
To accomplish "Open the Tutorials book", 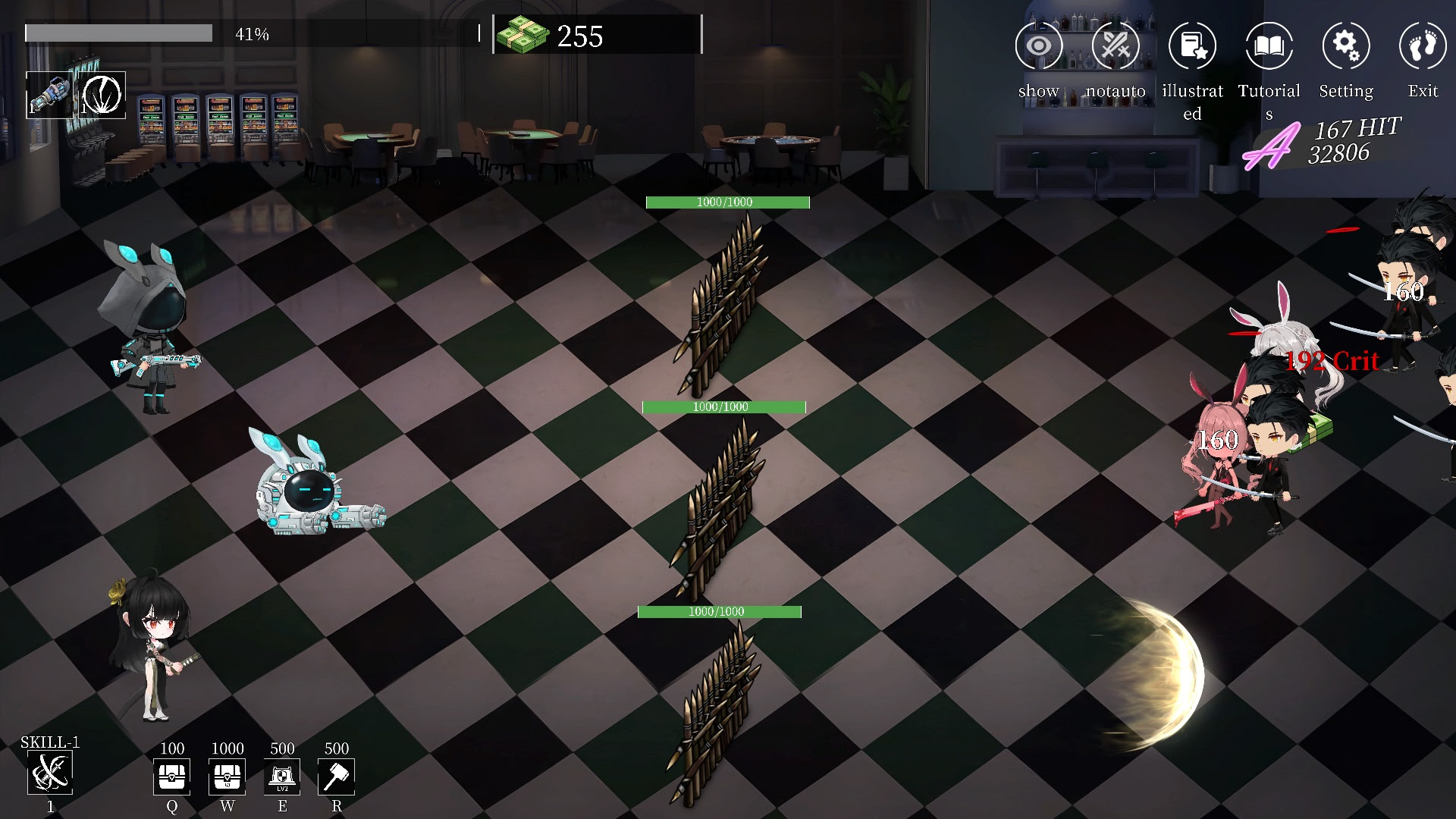I will tap(1269, 46).
